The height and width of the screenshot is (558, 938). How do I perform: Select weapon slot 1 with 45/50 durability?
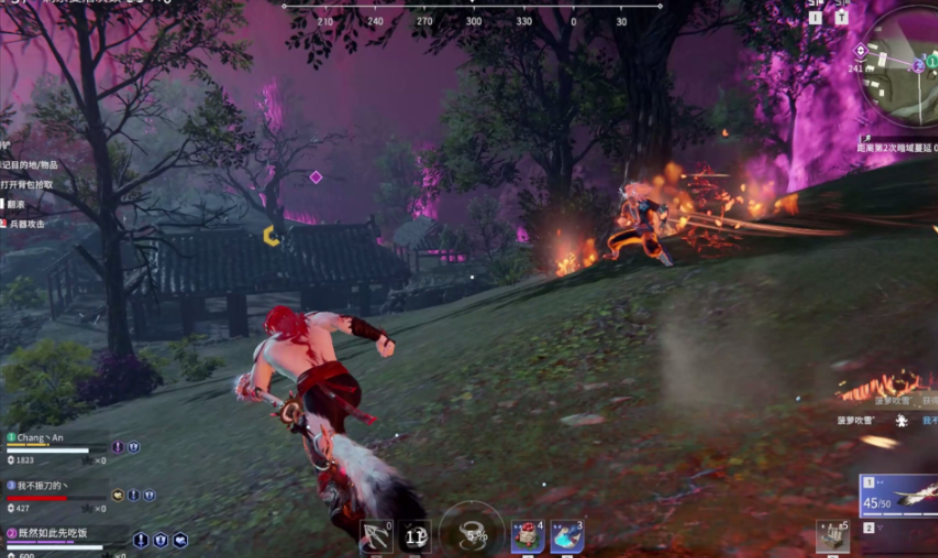899,497
